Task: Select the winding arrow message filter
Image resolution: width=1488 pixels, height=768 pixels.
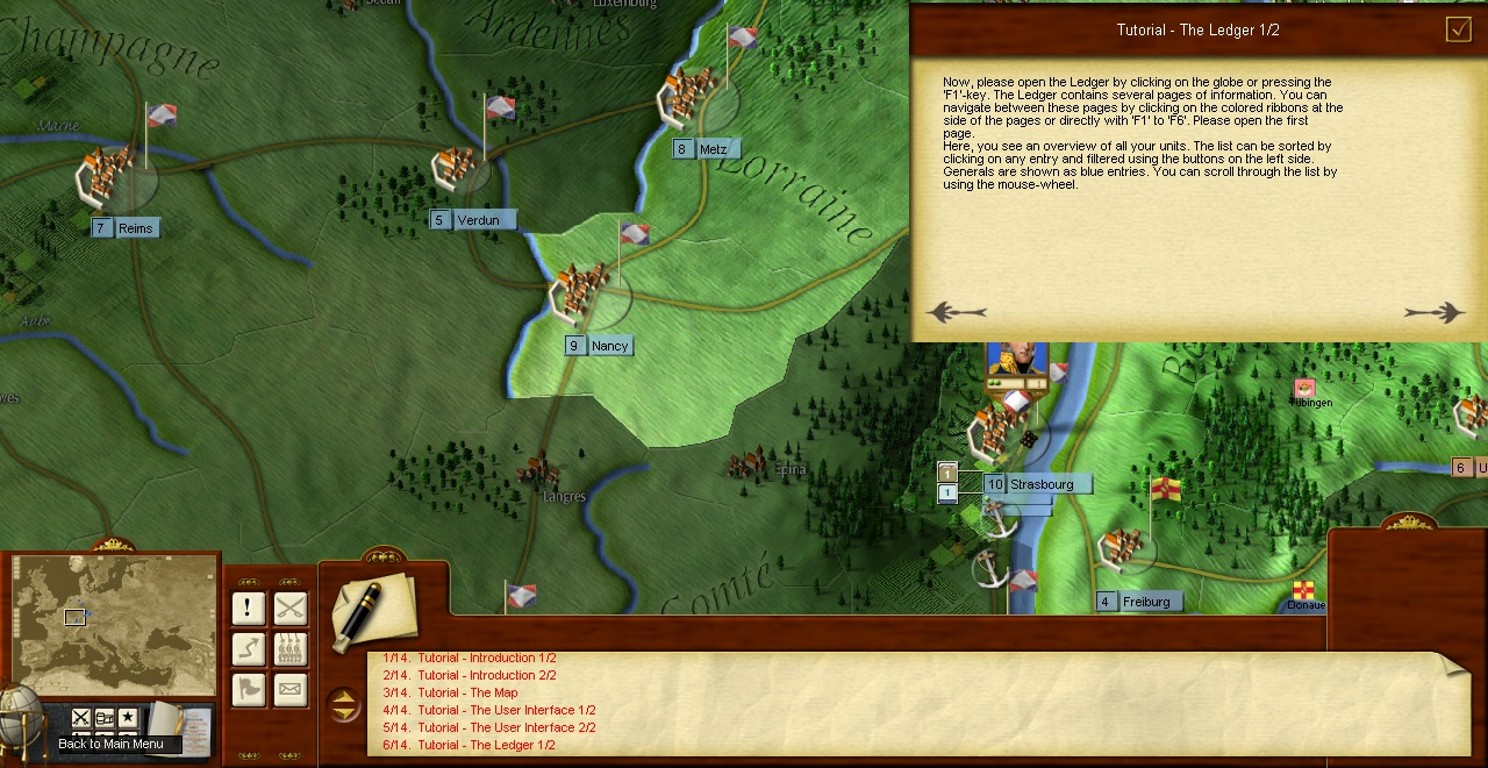Action: tap(248, 650)
